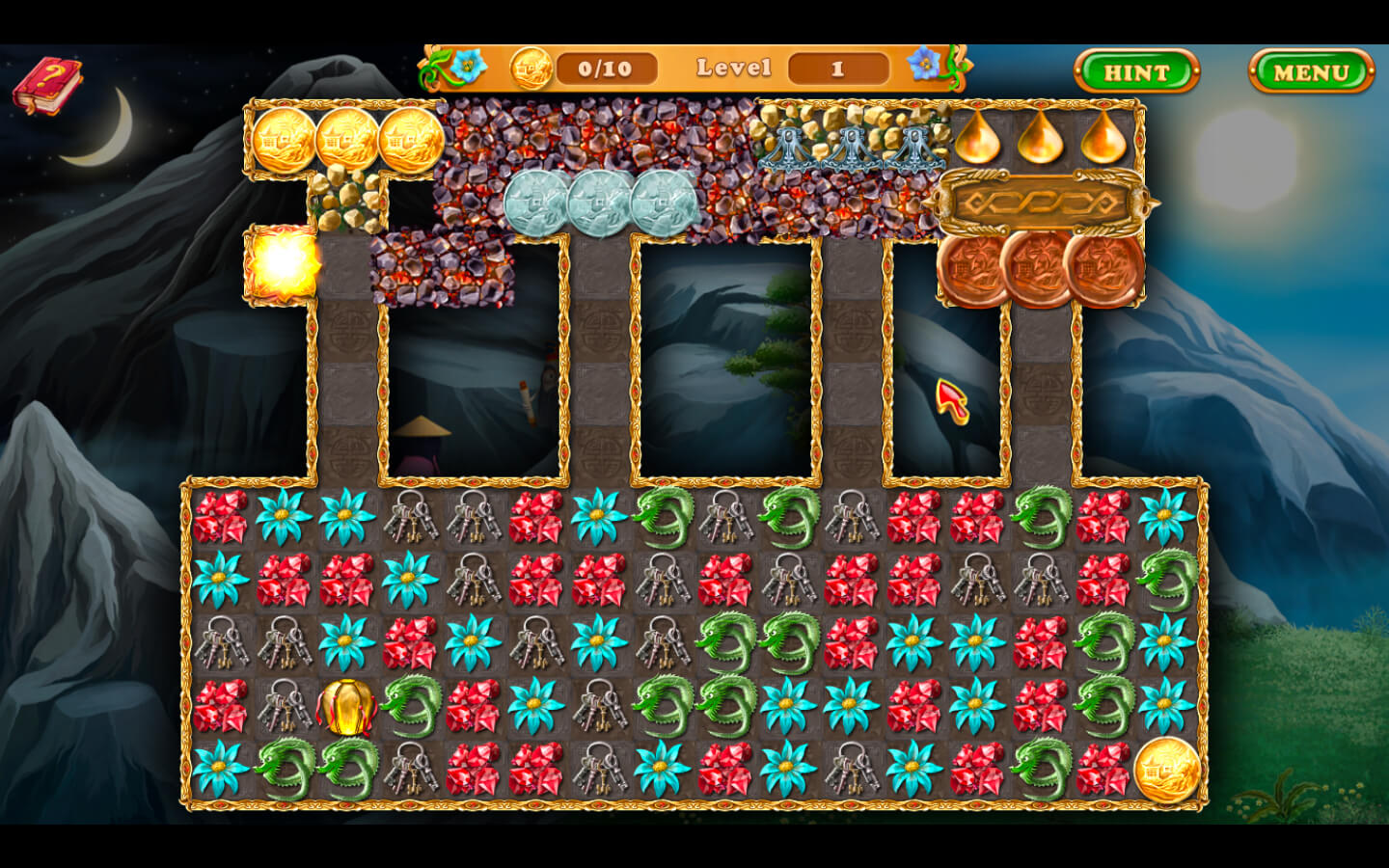This screenshot has height=868, width=1389.
Task: Select the golden lantern tile
Action: 346,707
